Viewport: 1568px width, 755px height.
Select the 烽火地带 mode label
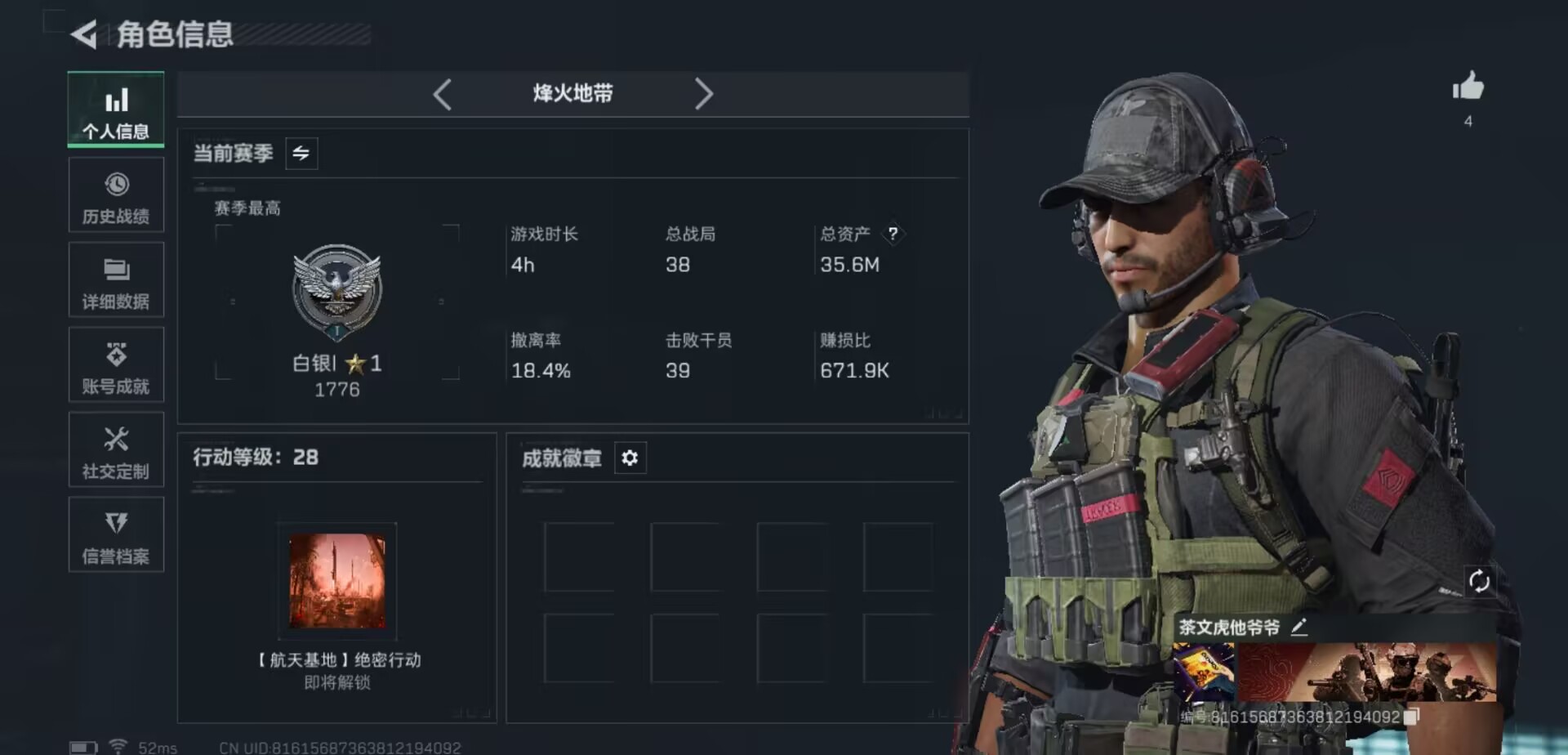coord(572,94)
